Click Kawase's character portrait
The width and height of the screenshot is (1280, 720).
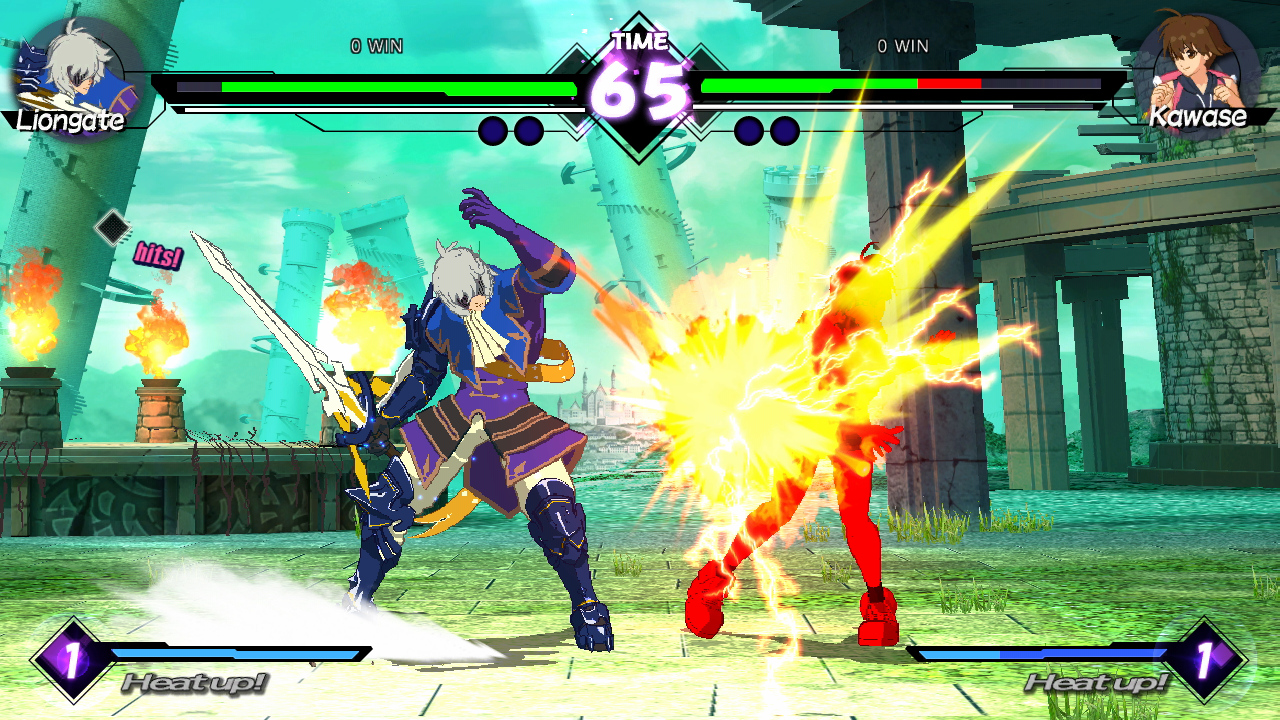click(x=1197, y=68)
